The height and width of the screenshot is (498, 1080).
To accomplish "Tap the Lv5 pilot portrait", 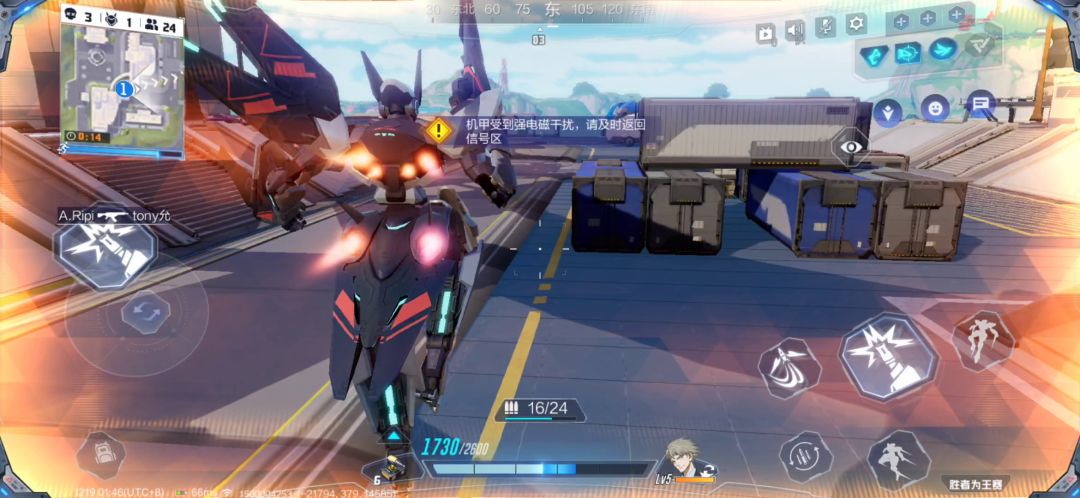I will tap(684, 461).
